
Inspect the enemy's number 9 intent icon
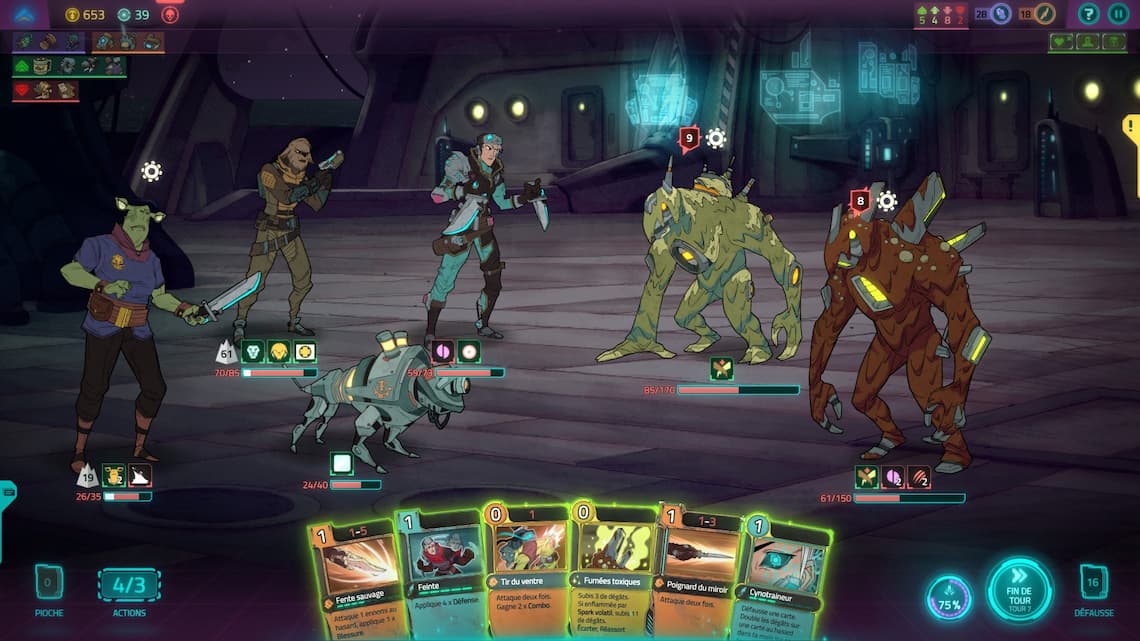[688, 138]
